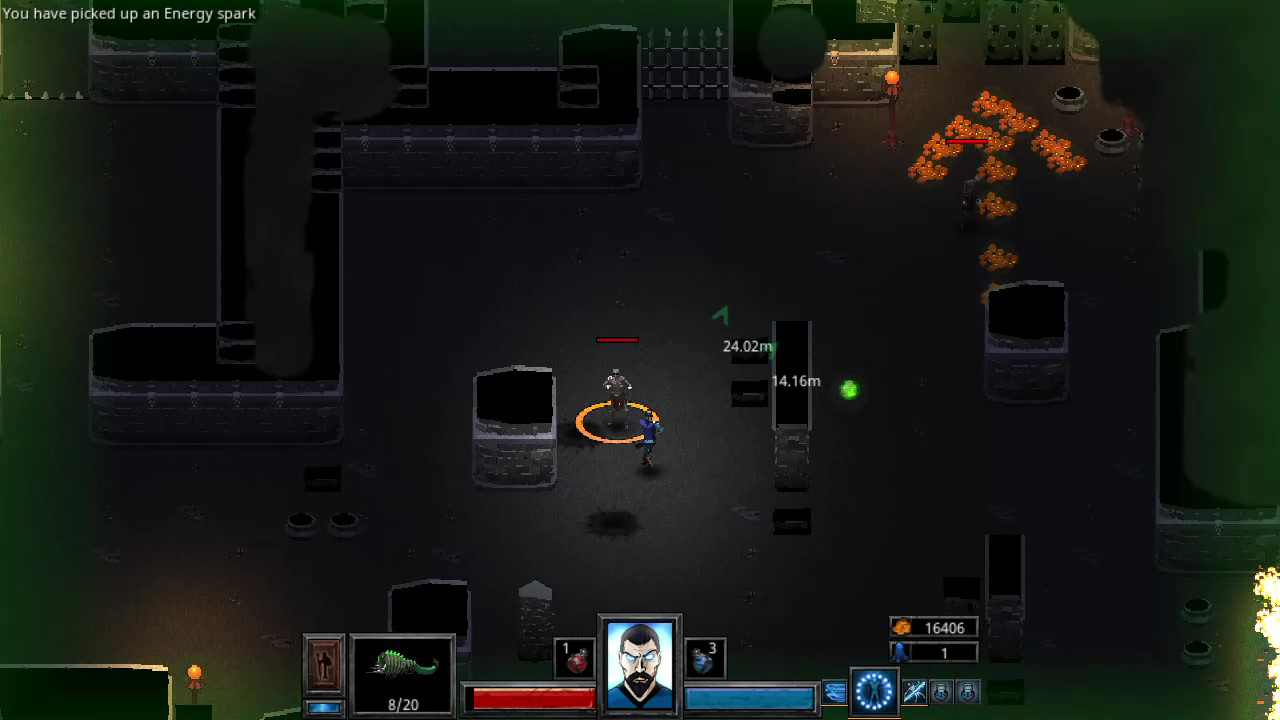Click the rightmost flask skill icon
Image resolution: width=1280 pixels, height=720 pixels.
[x=967, y=692]
